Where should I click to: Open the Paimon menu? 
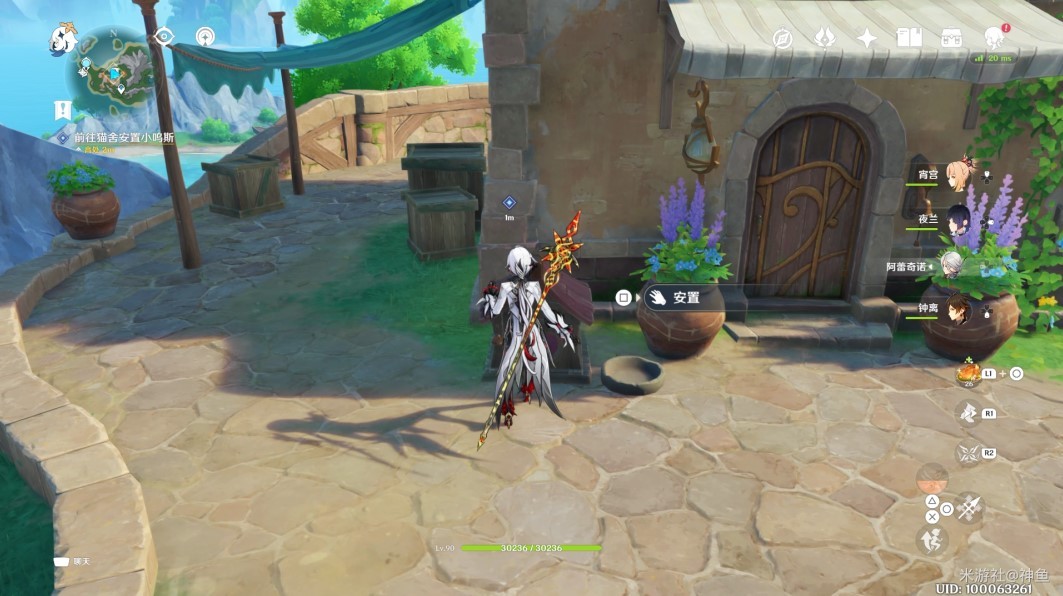pos(64,40)
